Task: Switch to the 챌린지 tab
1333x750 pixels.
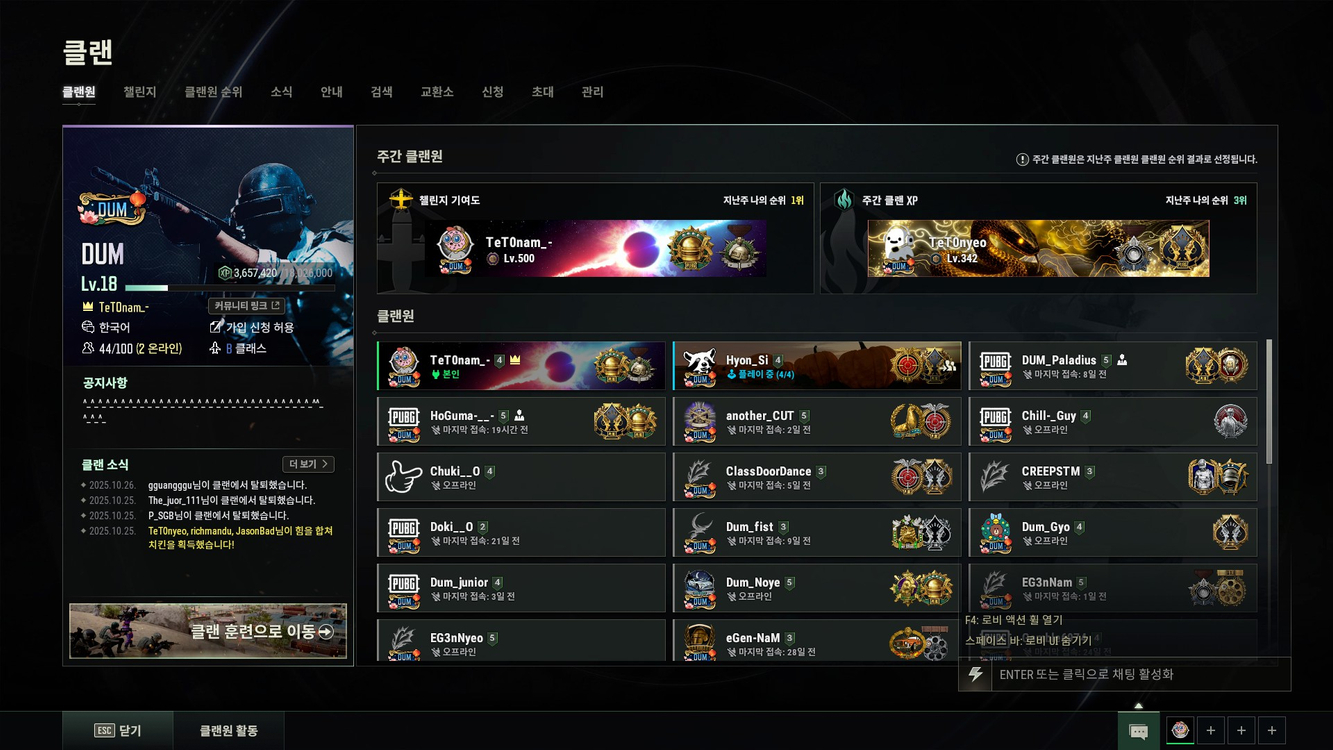Action: click(x=140, y=92)
